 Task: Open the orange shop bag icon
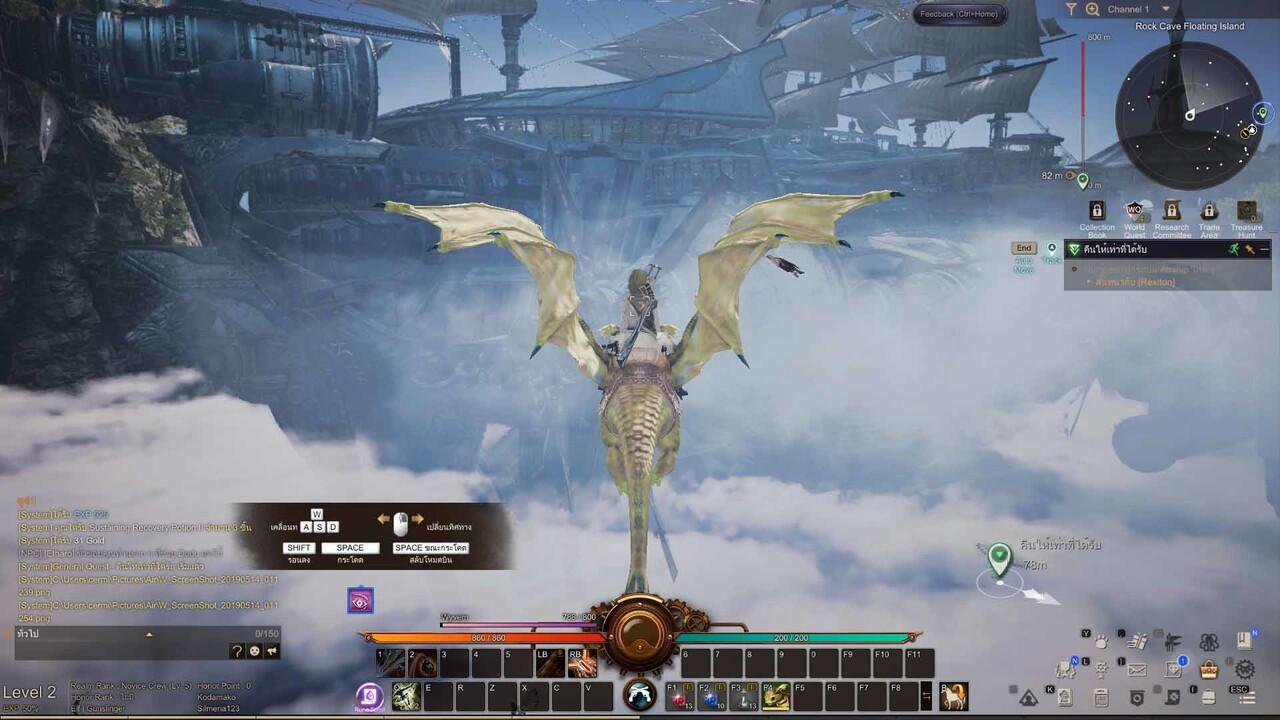(1209, 669)
